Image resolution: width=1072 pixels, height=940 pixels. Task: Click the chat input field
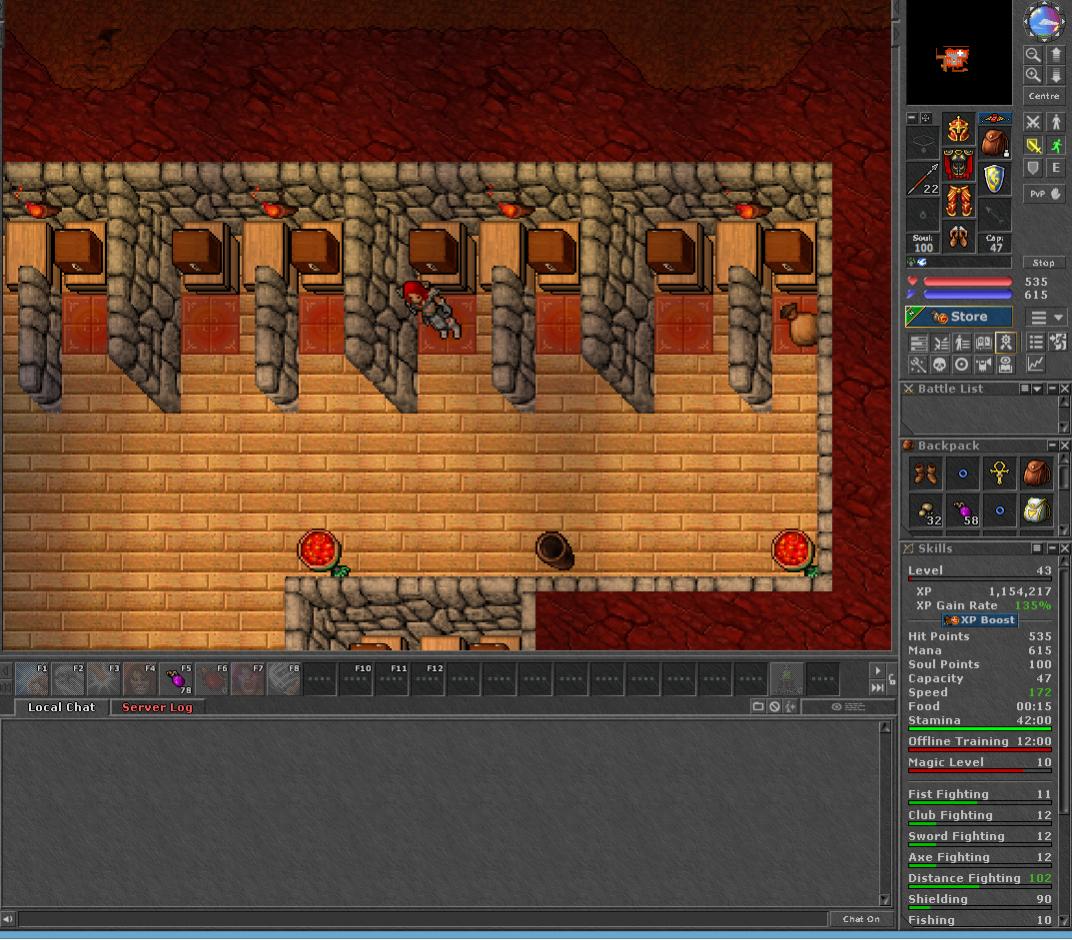[x=420, y=919]
